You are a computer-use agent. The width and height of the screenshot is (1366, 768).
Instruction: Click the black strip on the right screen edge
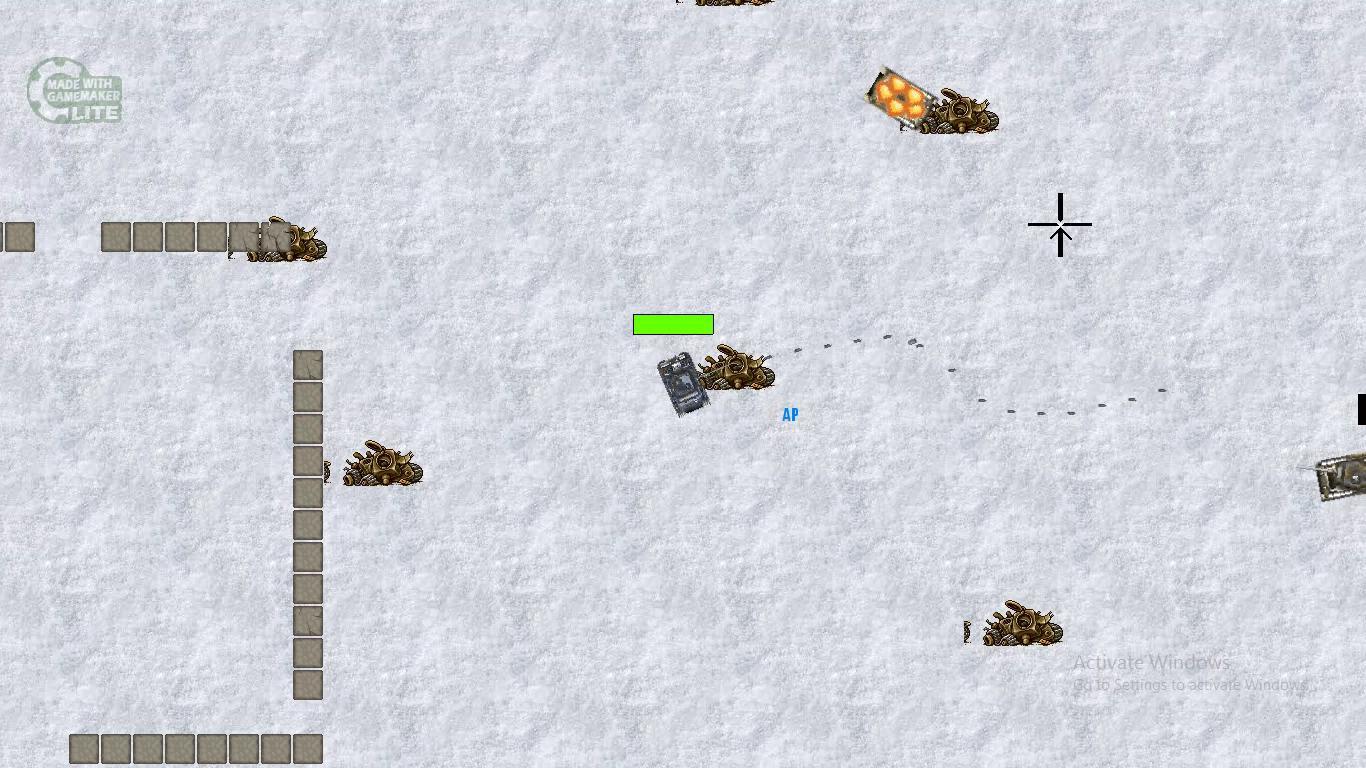1363,409
